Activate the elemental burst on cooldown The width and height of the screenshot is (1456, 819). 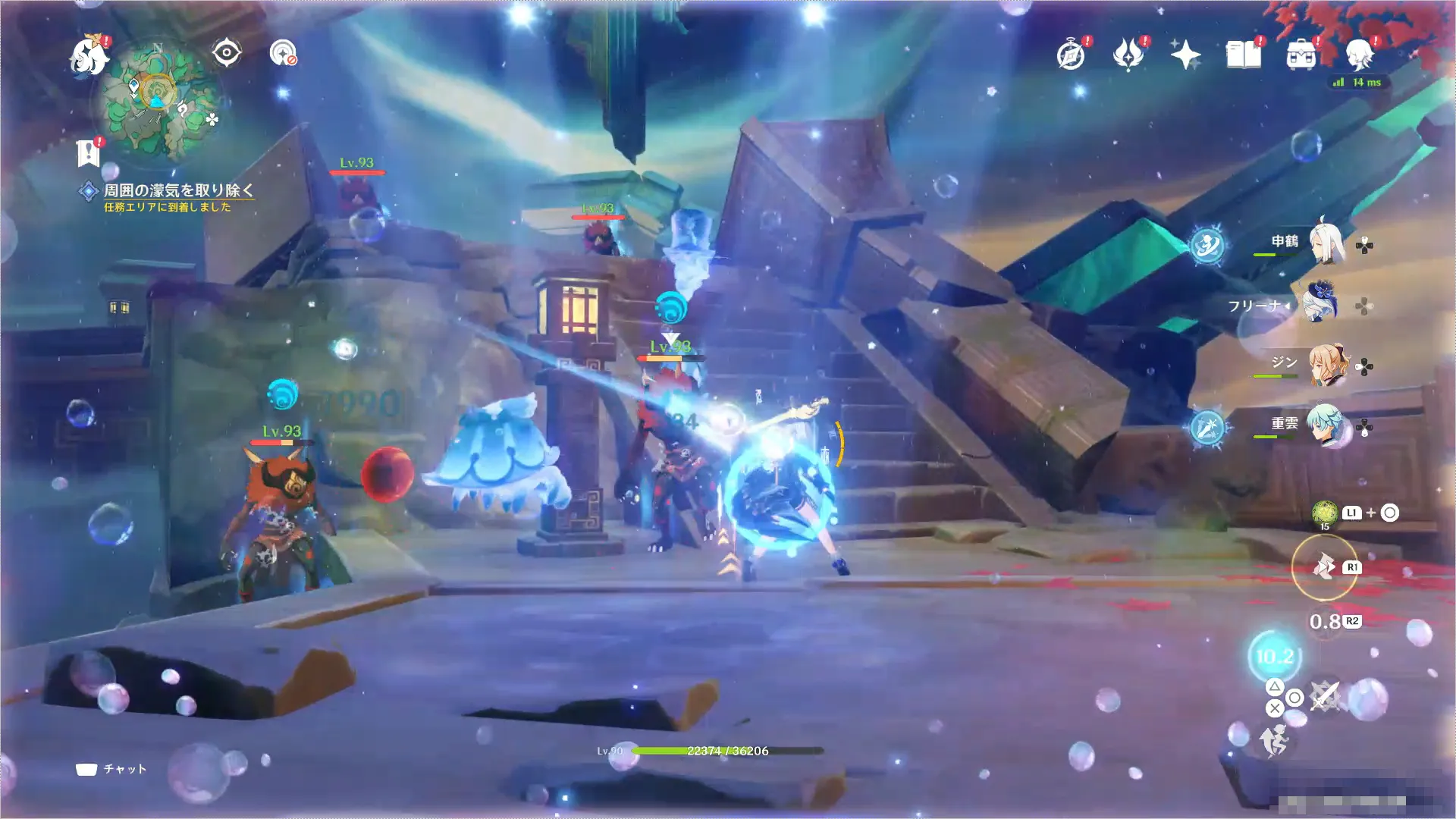pos(1274,656)
